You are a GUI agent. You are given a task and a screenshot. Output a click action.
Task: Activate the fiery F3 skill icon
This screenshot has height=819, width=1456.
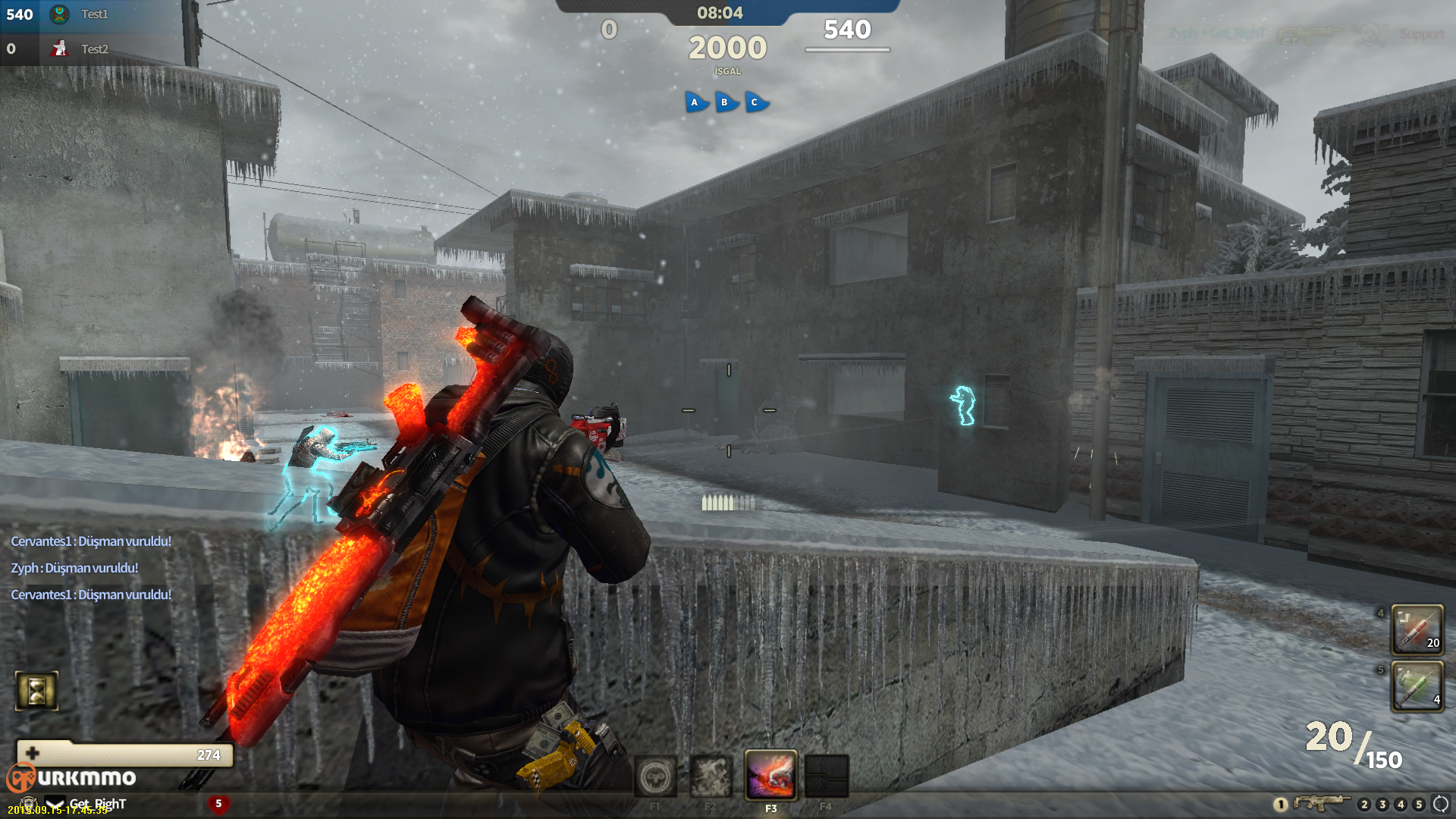[770, 776]
